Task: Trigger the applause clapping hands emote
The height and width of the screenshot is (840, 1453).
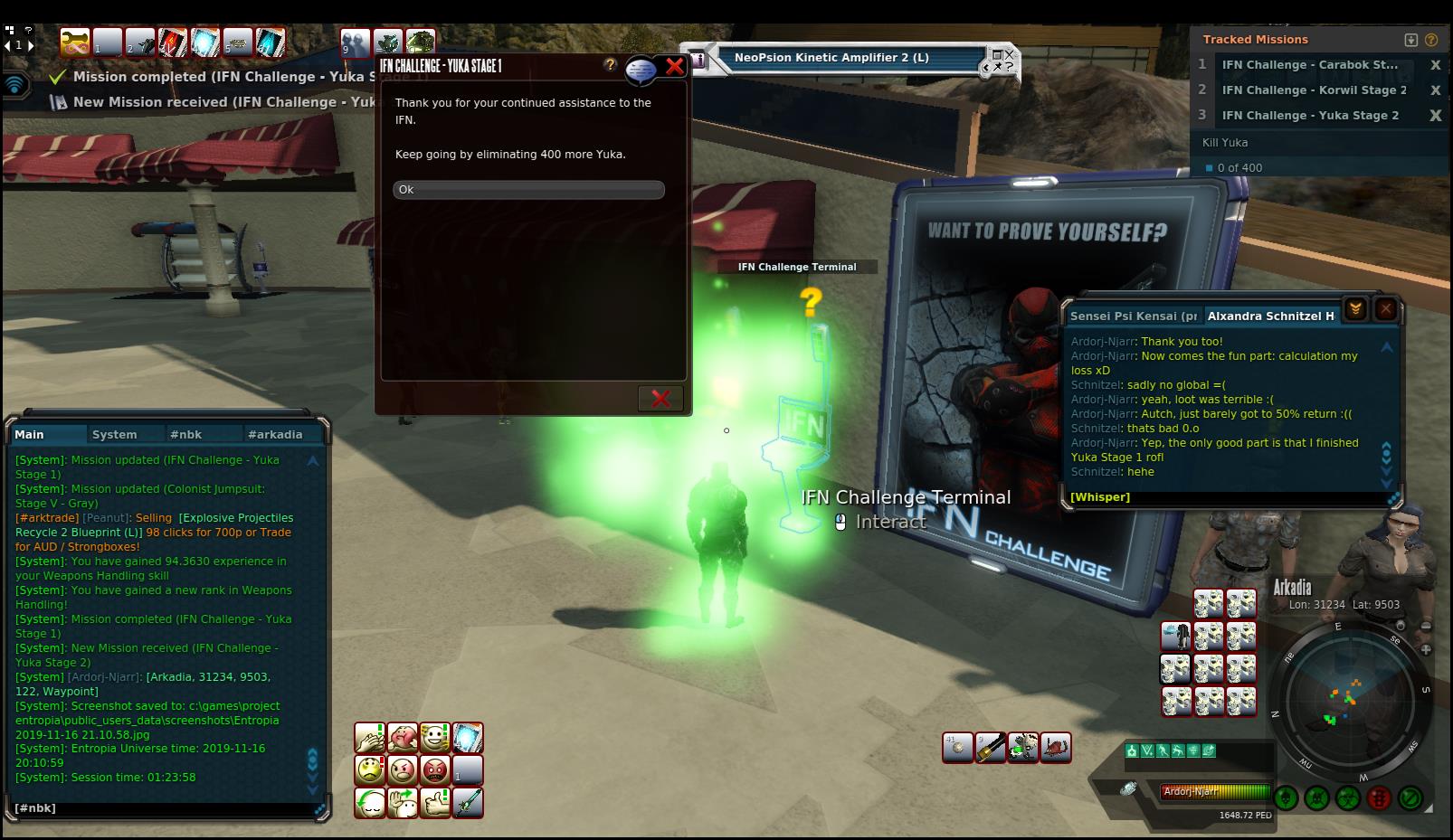Action: coord(369,739)
